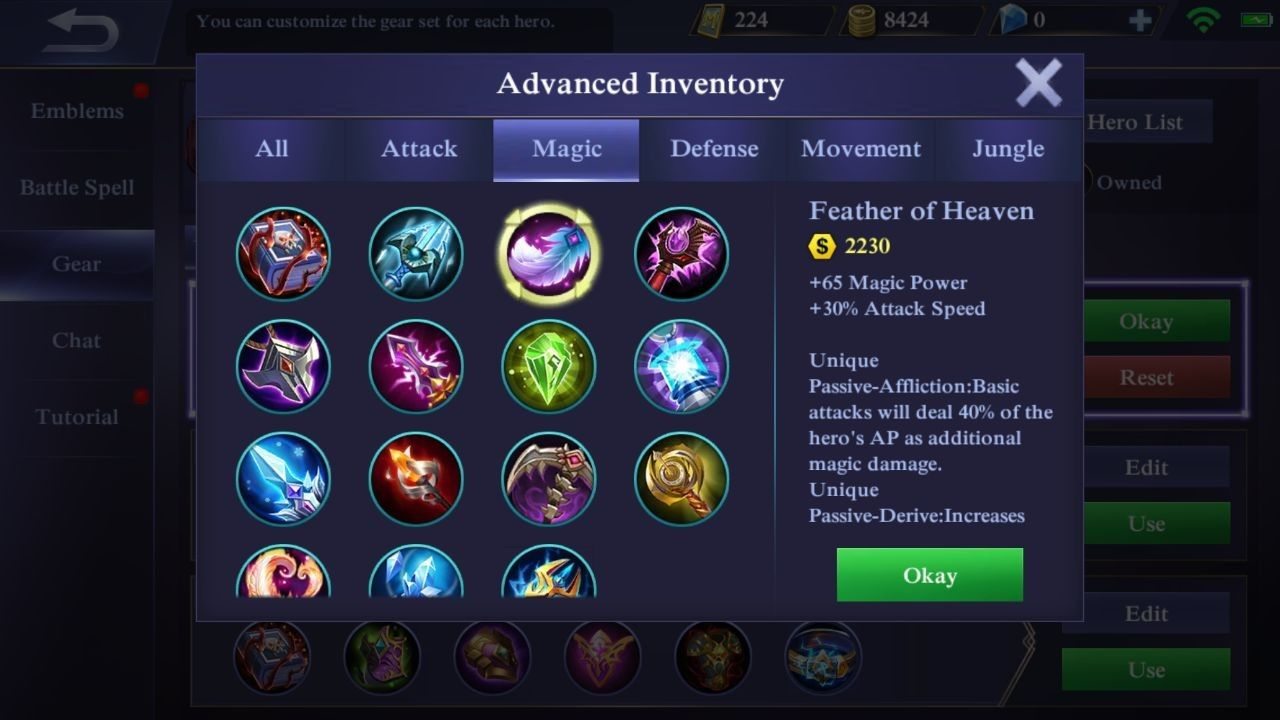Select the Feather of Heaven item

tap(549, 254)
